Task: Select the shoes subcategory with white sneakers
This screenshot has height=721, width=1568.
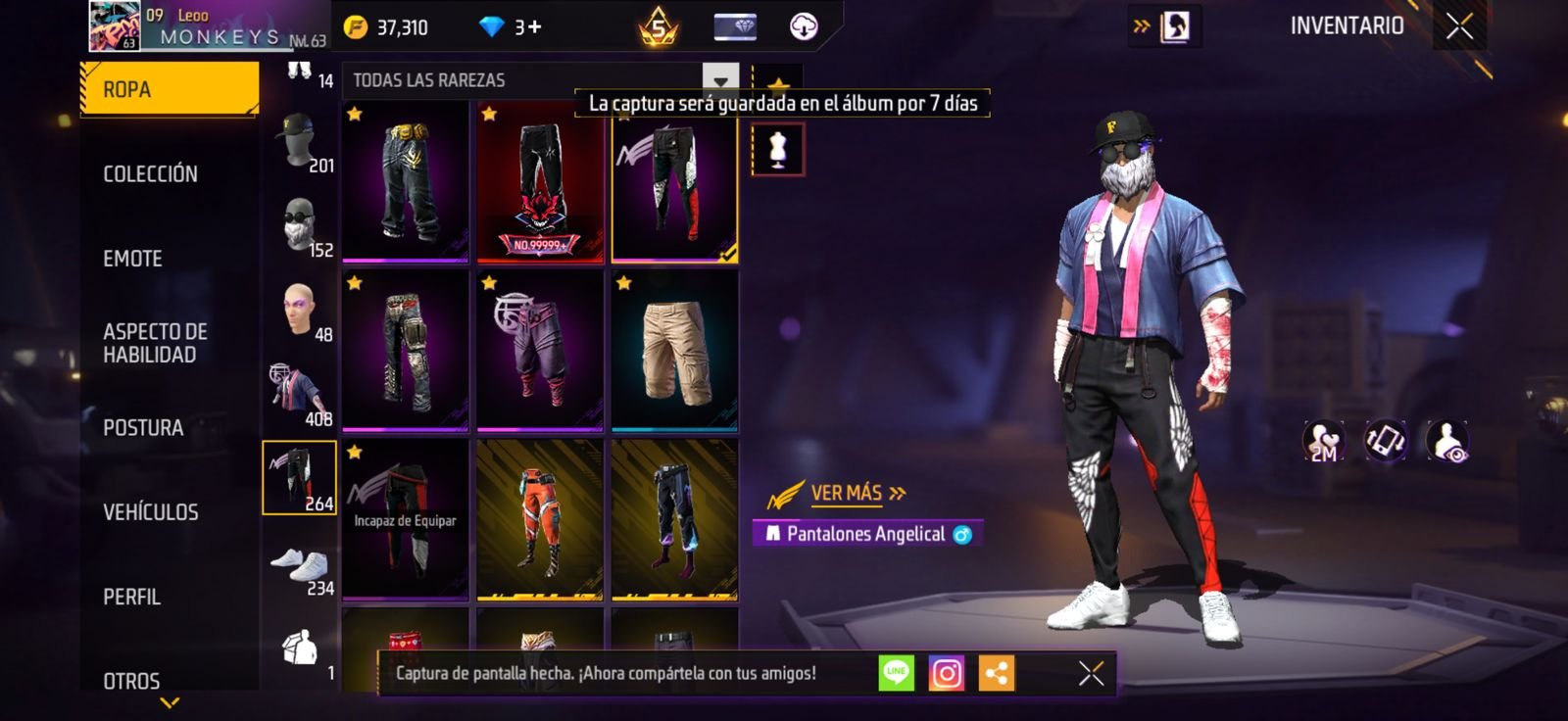Action: click(x=300, y=568)
